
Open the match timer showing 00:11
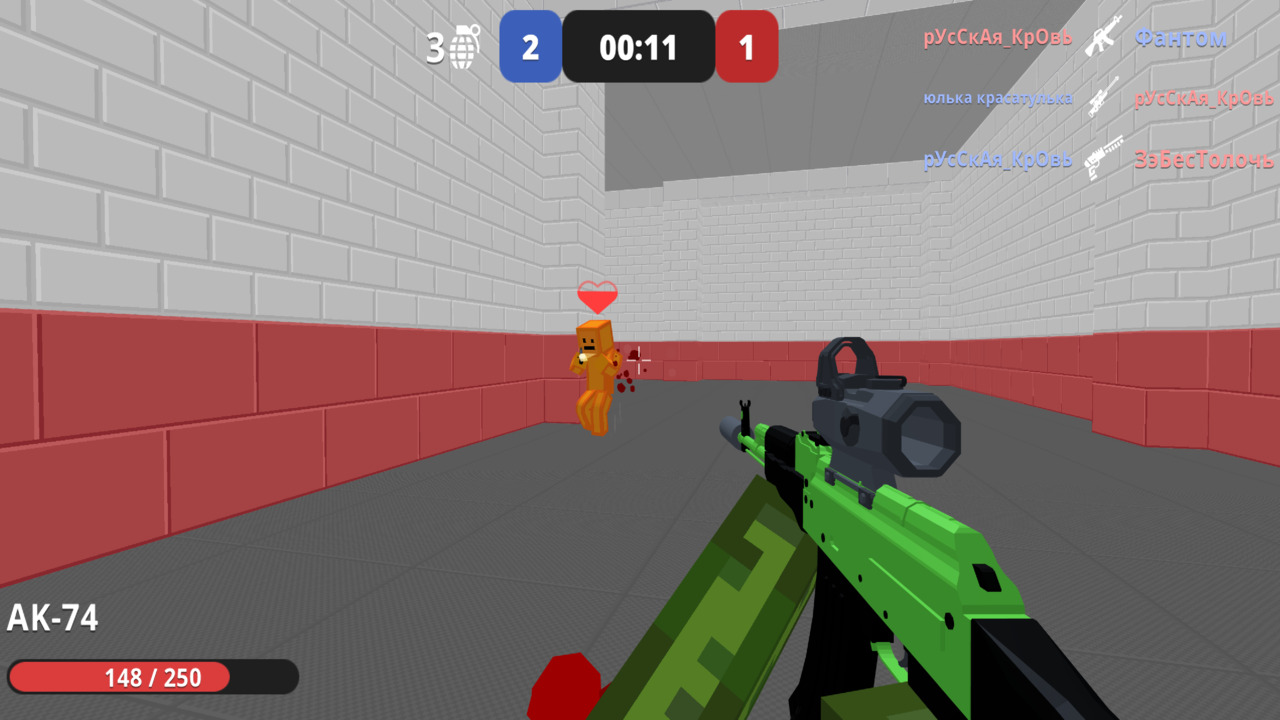(x=638, y=47)
